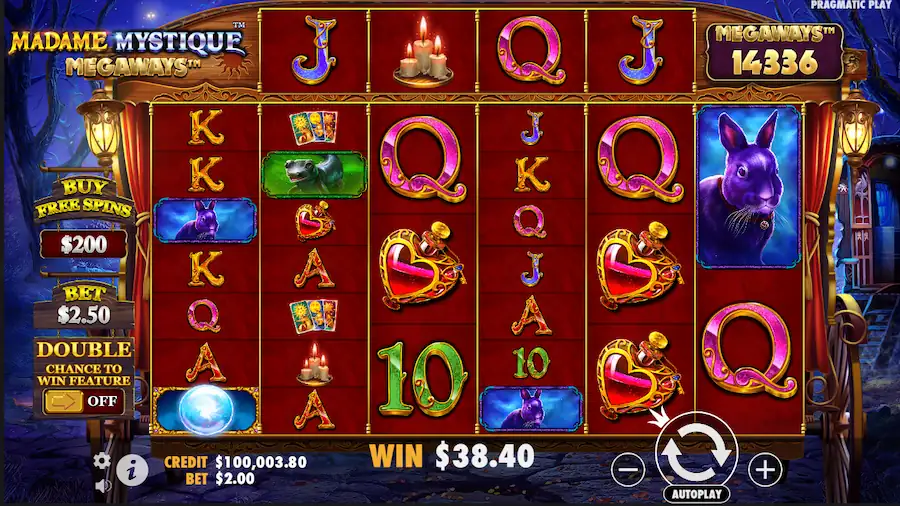The width and height of the screenshot is (900, 506).
Task: Open the settings gear menu
Action: 102,461
